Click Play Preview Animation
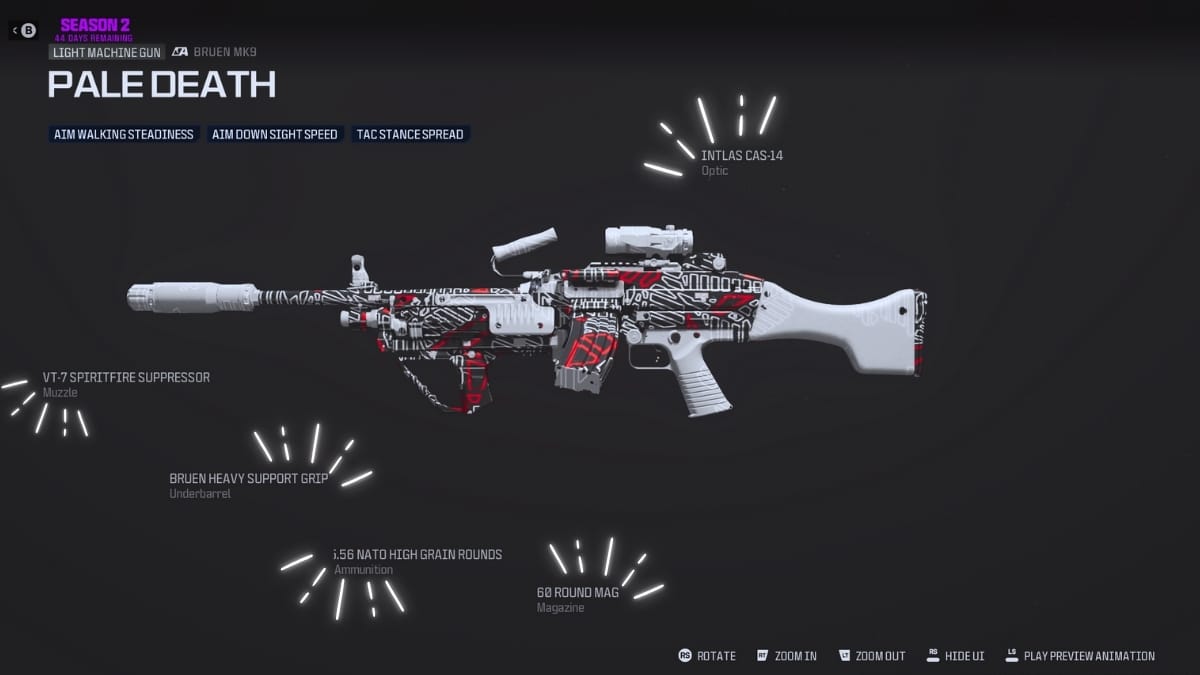Viewport: 1200px width, 675px height. click(1080, 656)
